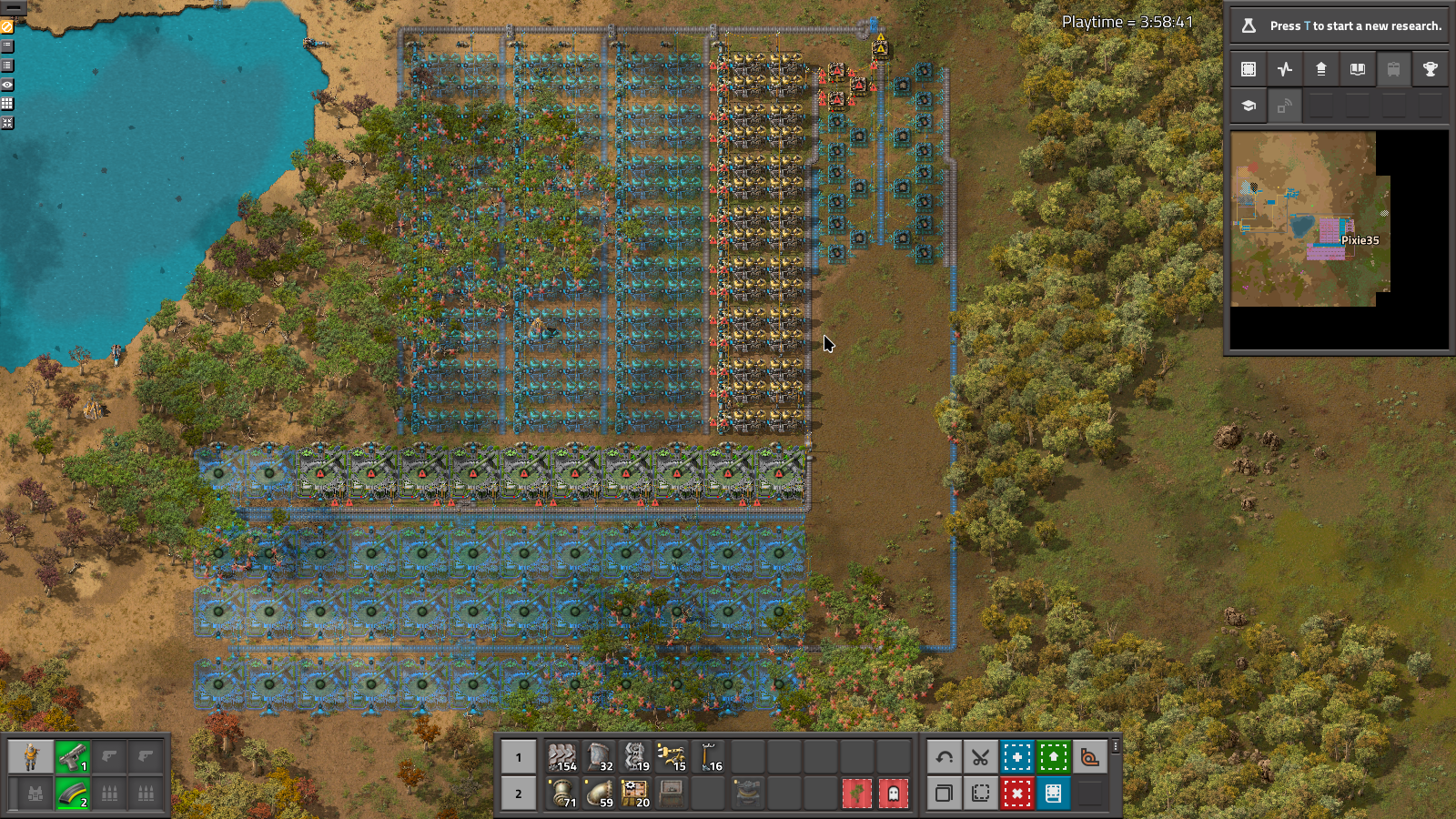This screenshot has height=819, width=1456.
Task: Pick transport belts from the quickbar
Action: tap(562, 757)
